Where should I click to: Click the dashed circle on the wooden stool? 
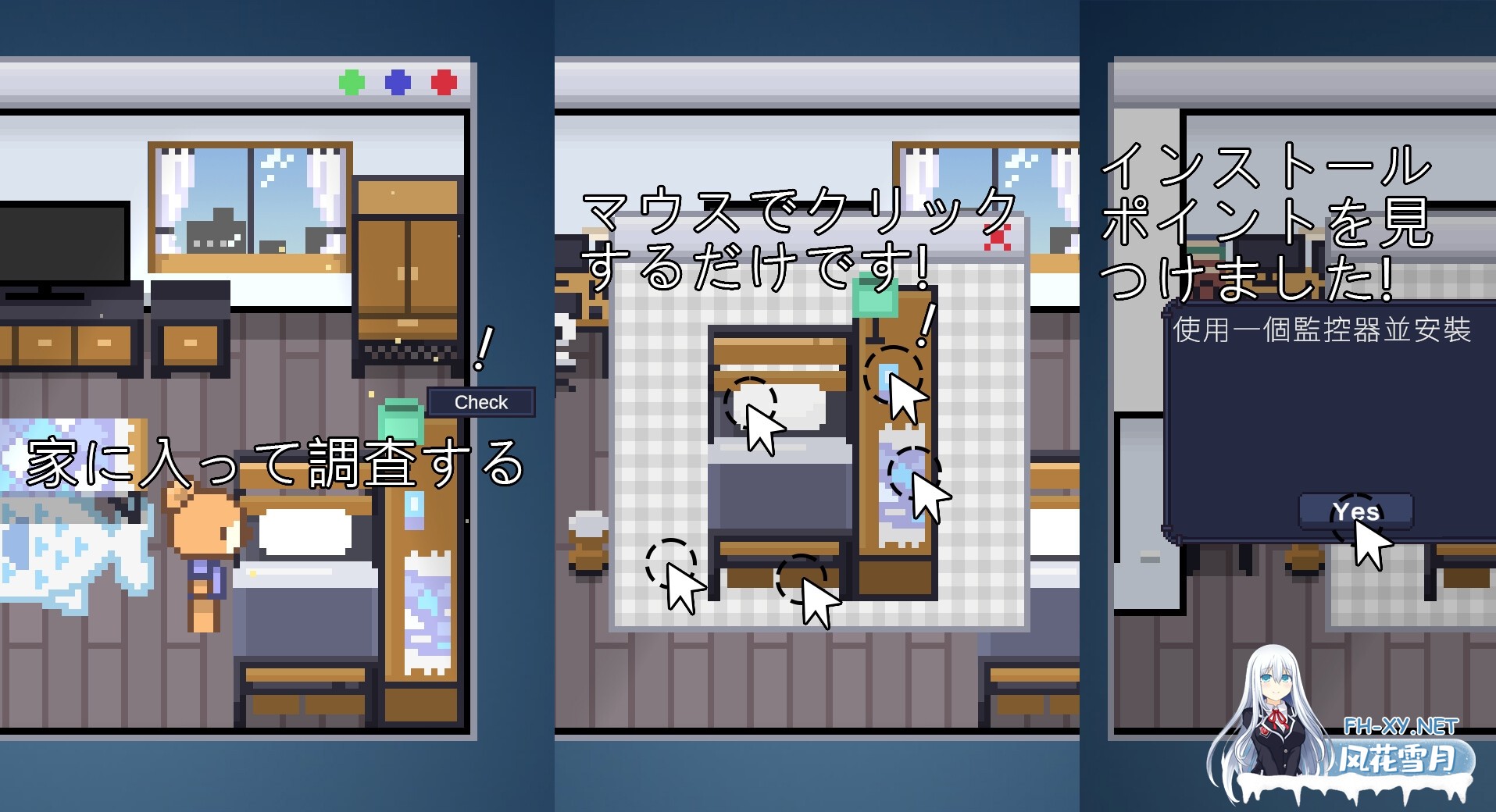click(x=805, y=578)
